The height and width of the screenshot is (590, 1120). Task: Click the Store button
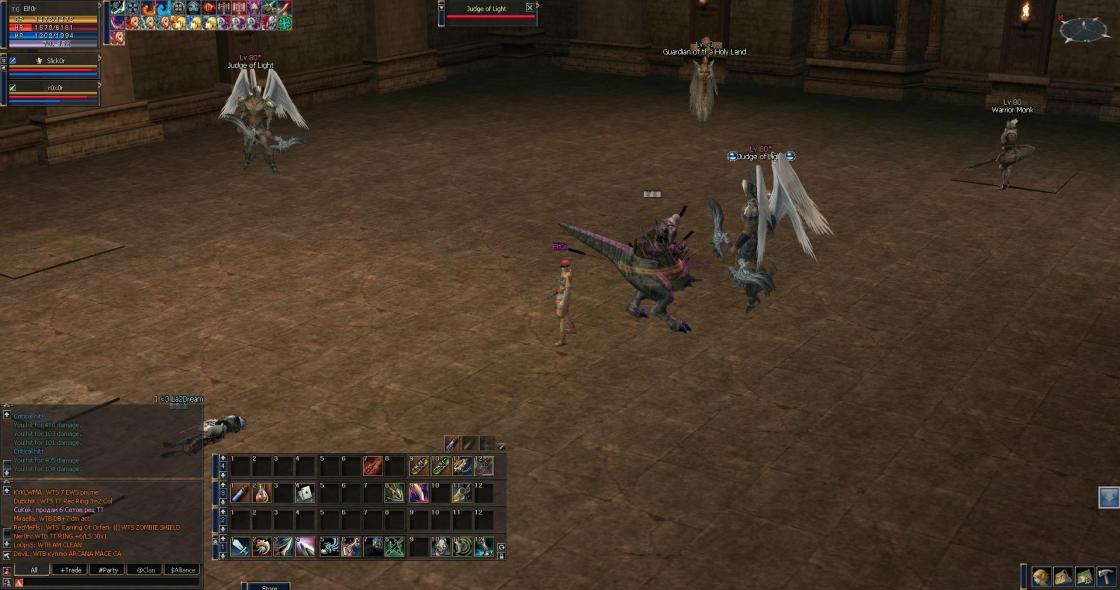(268, 587)
